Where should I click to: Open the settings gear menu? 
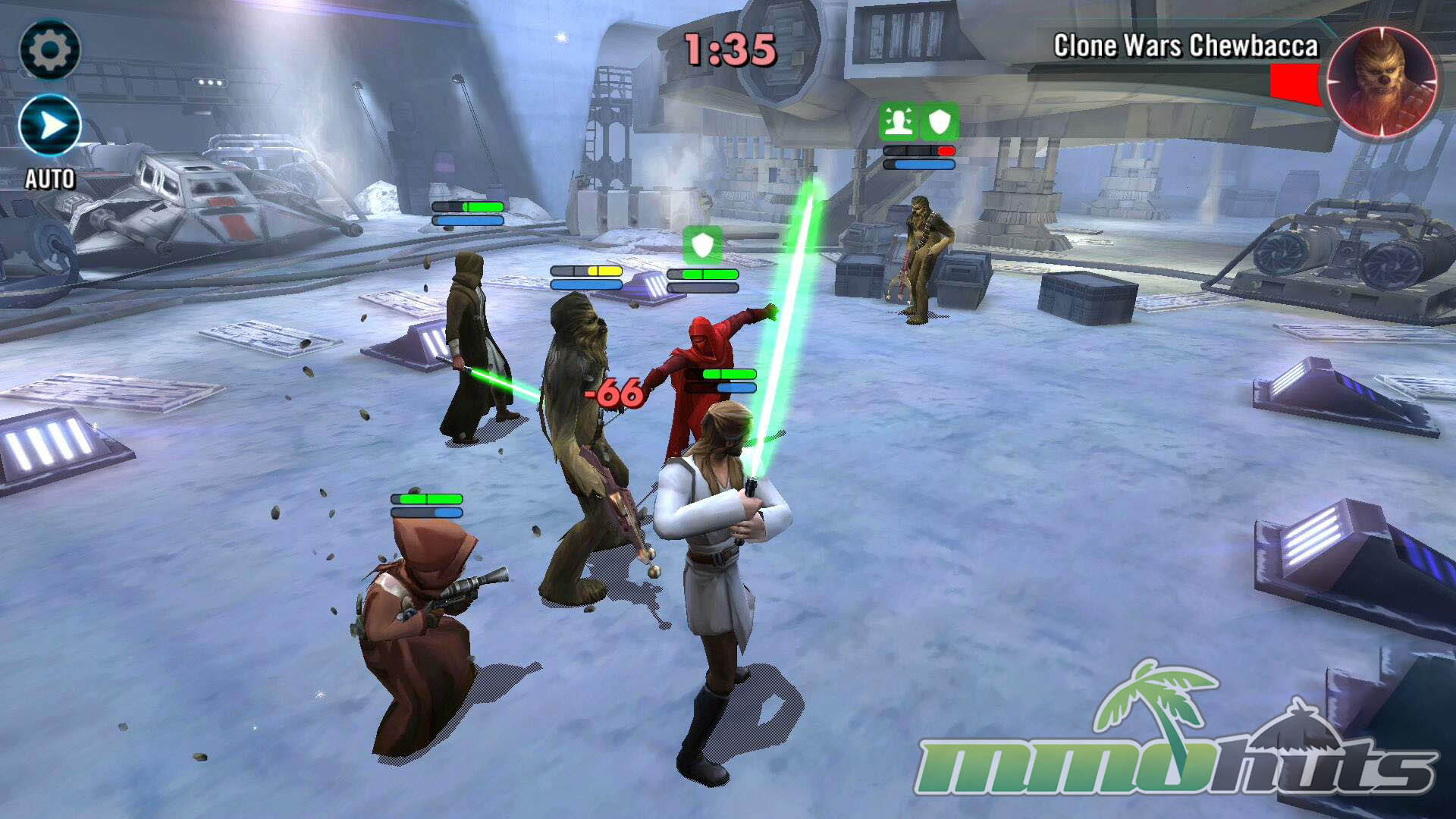click(x=49, y=50)
